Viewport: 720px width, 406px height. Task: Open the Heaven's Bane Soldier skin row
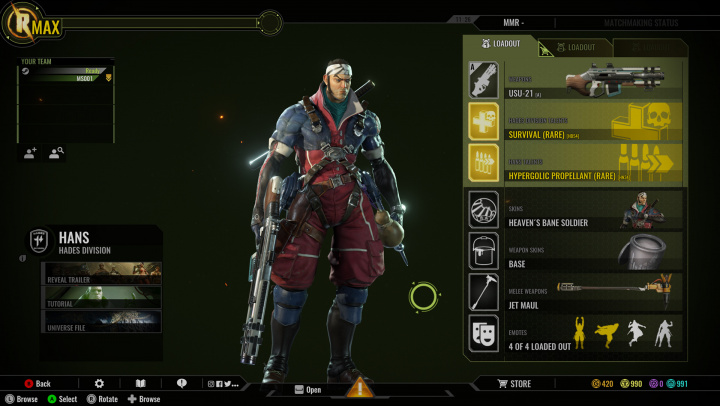(575, 210)
